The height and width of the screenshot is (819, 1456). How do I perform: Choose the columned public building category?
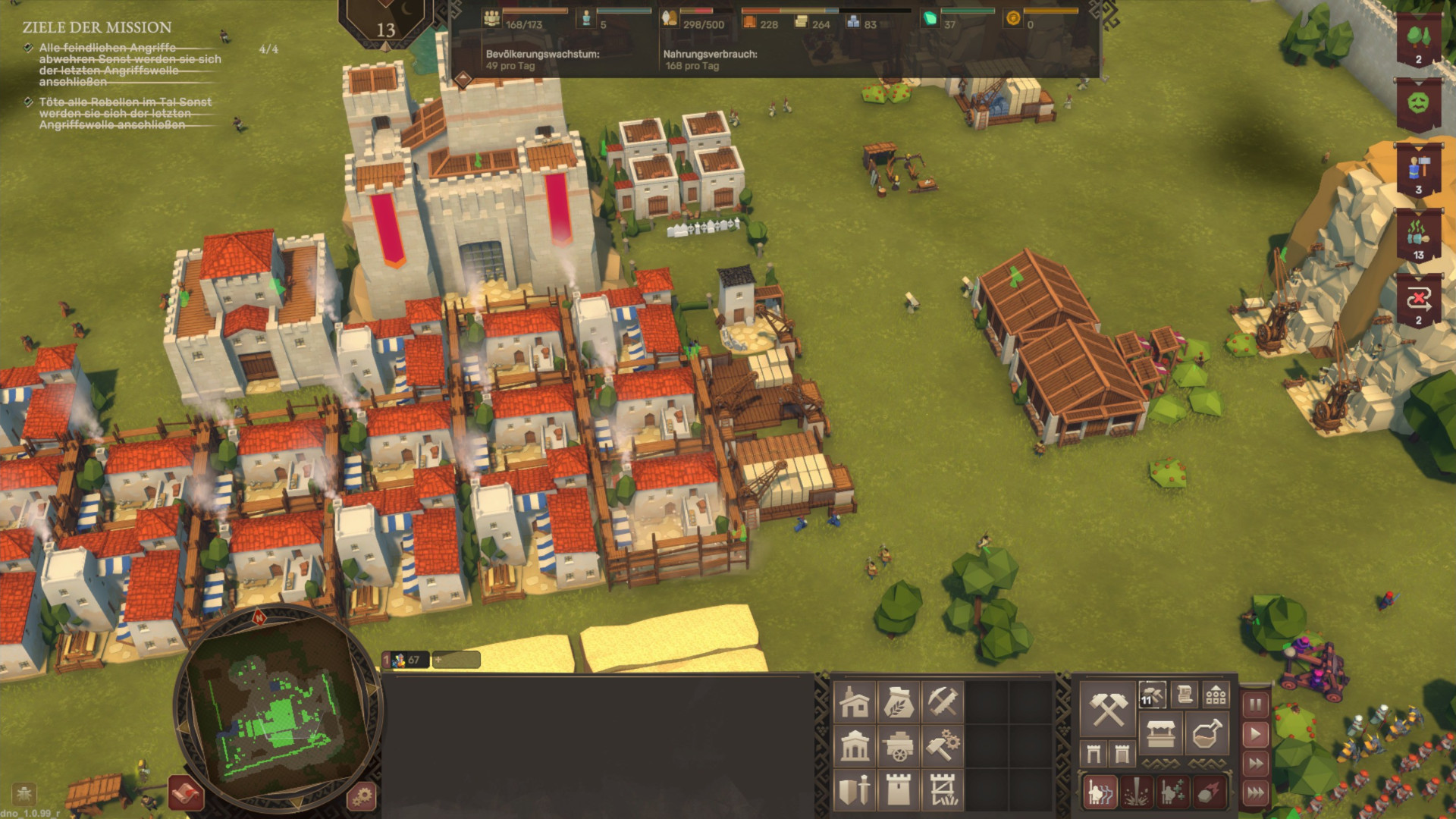(x=855, y=746)
